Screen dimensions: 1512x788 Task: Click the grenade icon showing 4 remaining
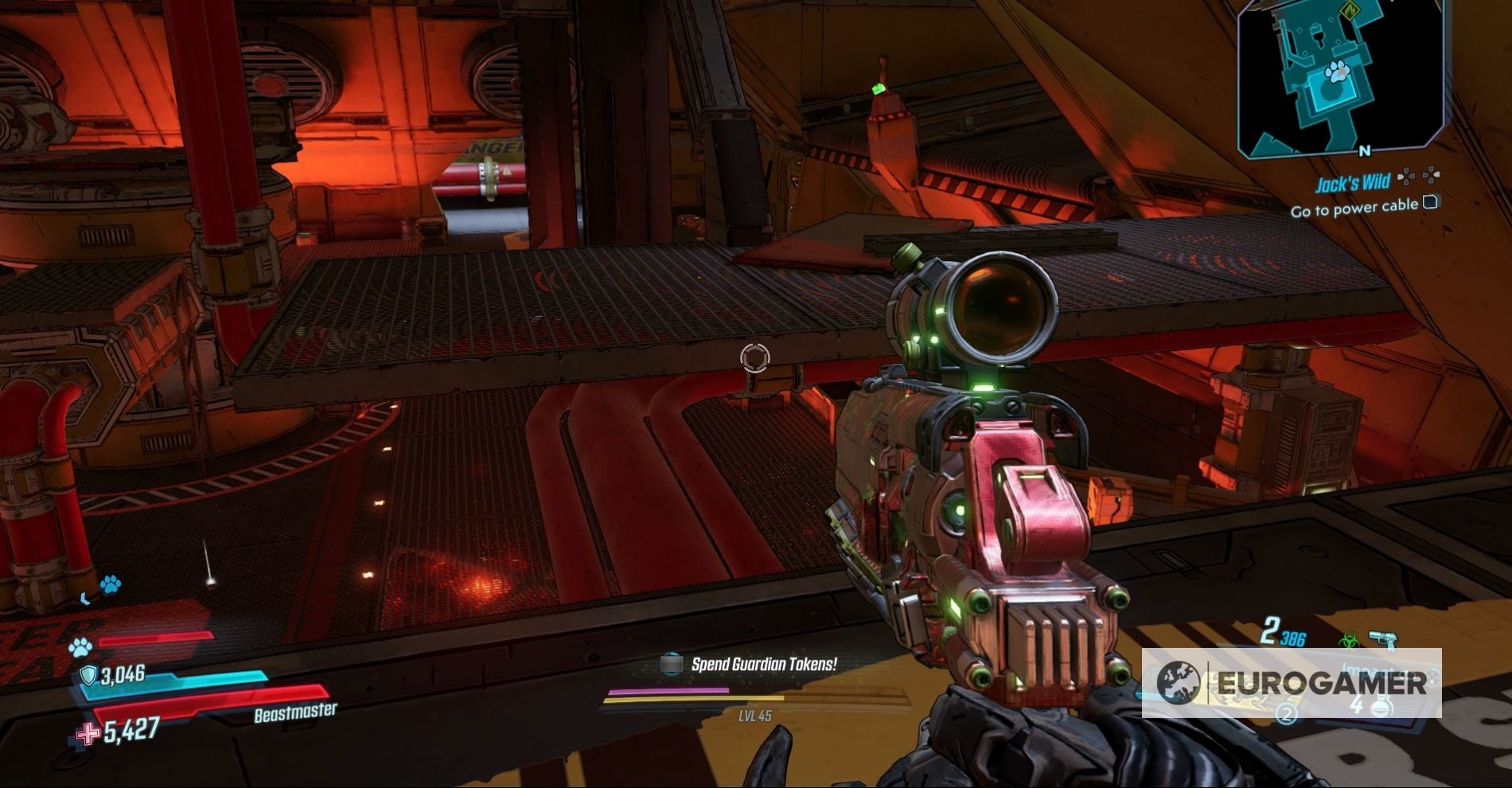click(1380, 707)
